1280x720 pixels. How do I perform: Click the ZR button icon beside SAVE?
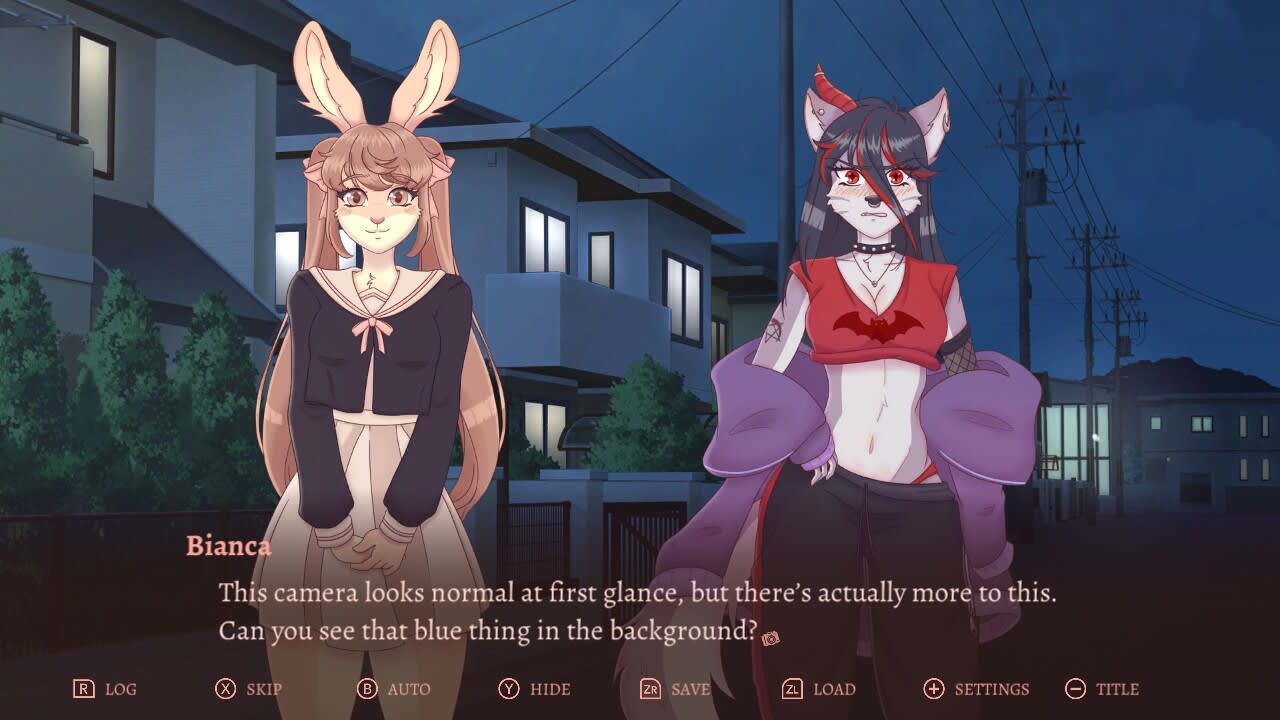coord(652,689)
